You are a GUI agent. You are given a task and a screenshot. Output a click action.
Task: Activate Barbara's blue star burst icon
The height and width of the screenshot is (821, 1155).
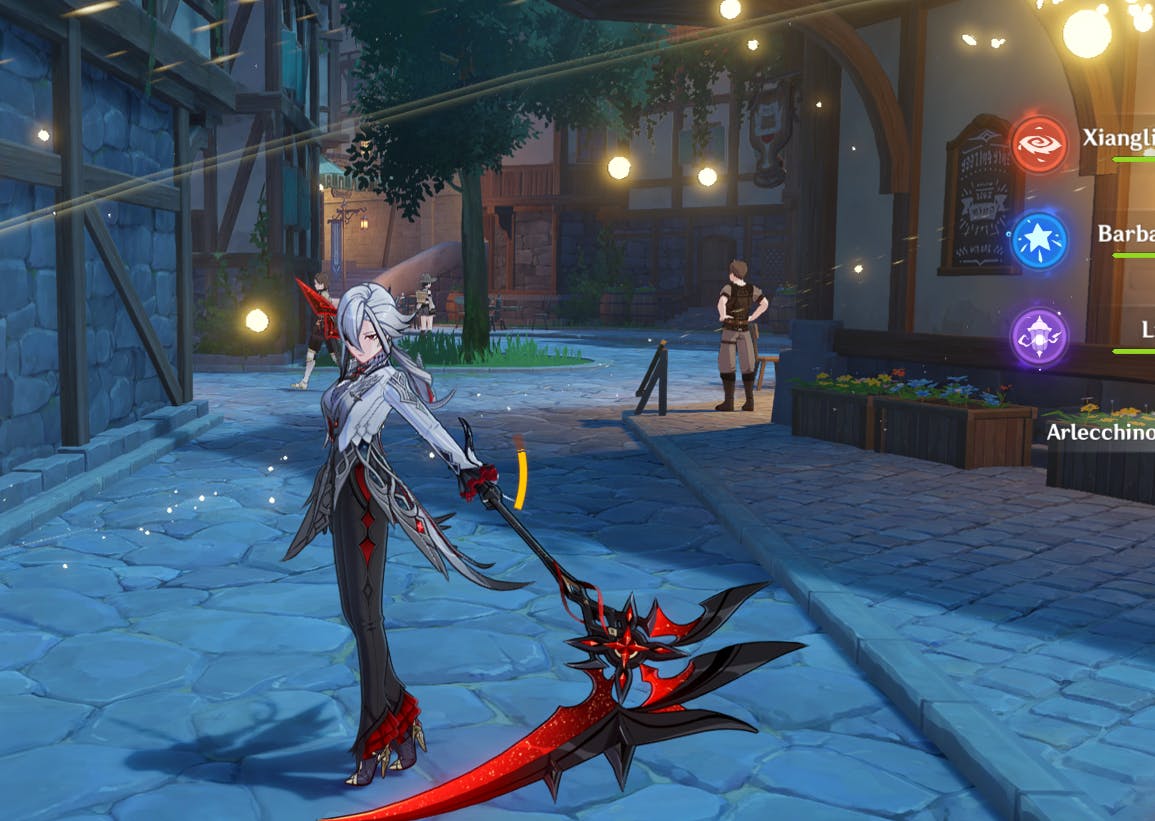pos(1039,241)
